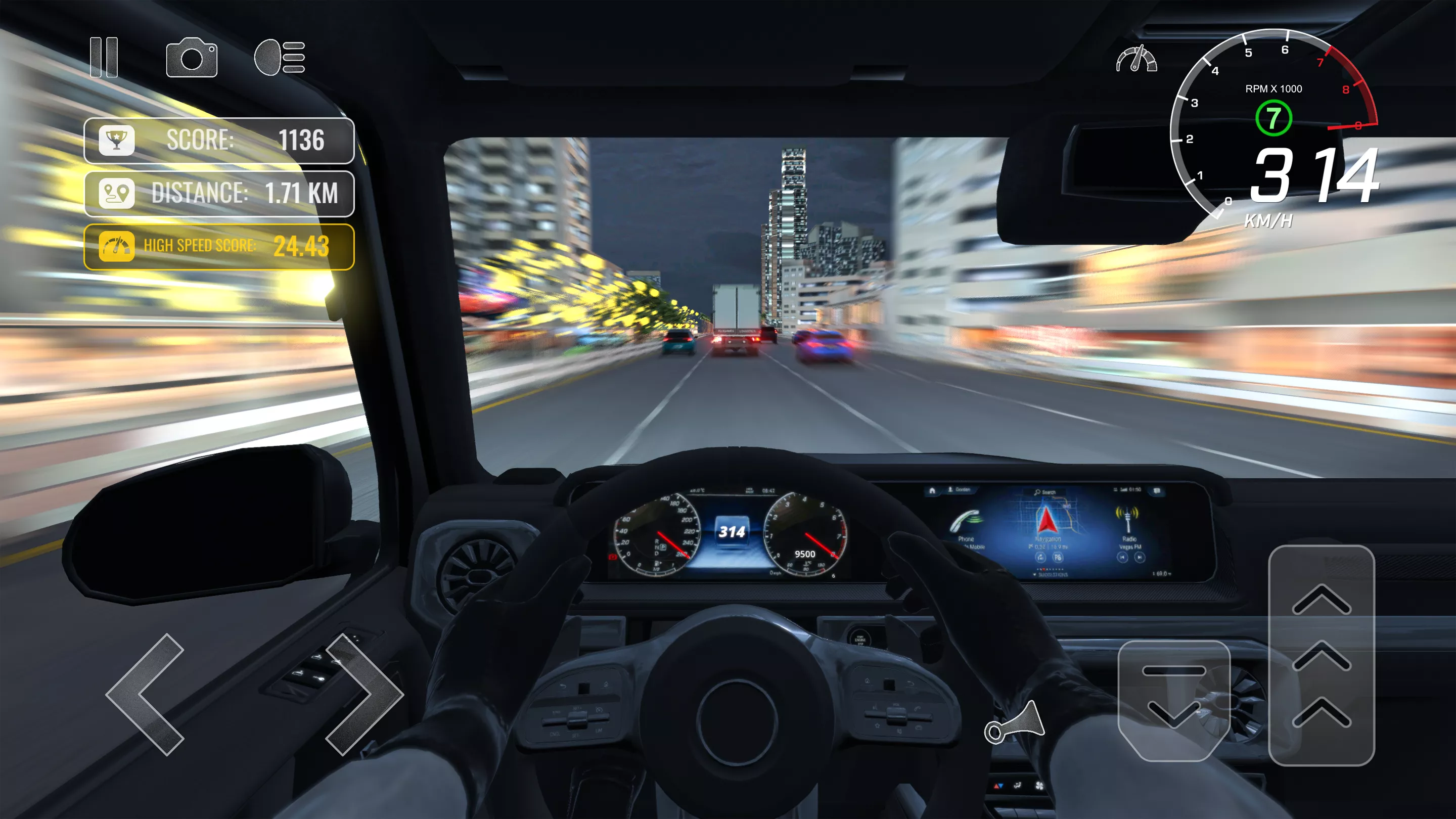The image size is (1456, 819).
Task: Tap the brake pedal button
Action: coord(1173,700)
